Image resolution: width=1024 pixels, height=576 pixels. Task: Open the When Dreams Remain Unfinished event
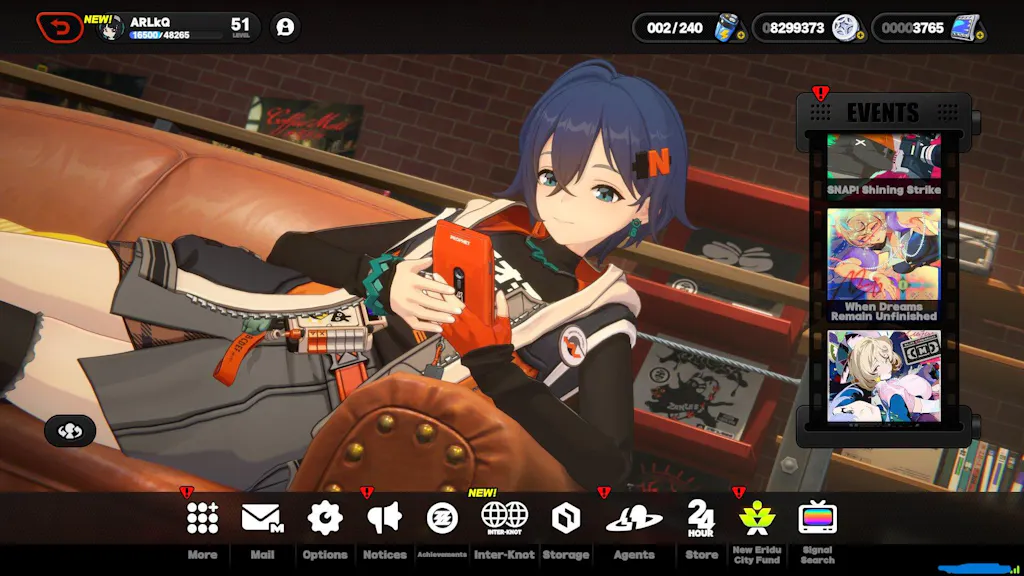884,263
